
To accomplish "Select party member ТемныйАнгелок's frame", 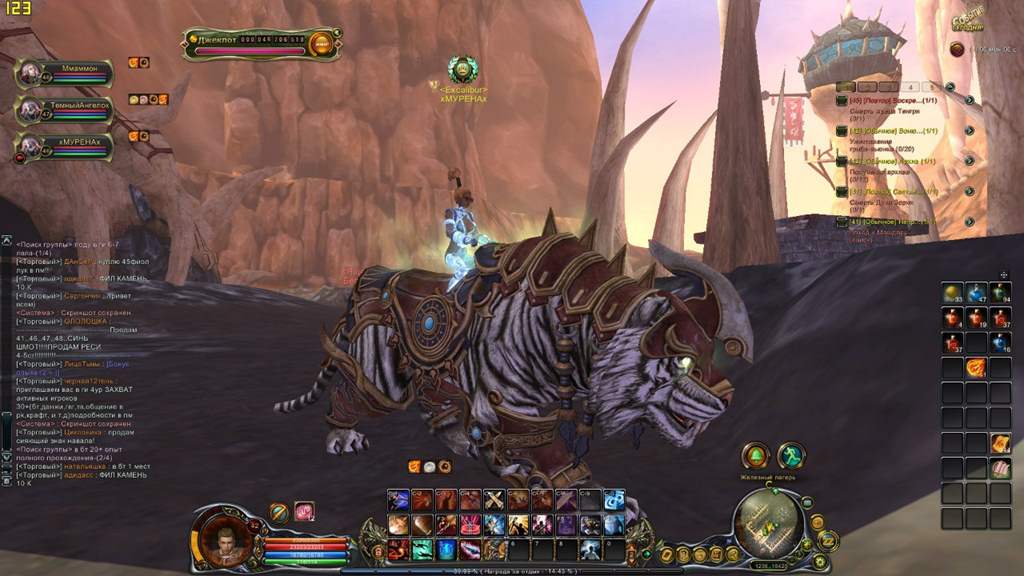I will pos(62,109).
